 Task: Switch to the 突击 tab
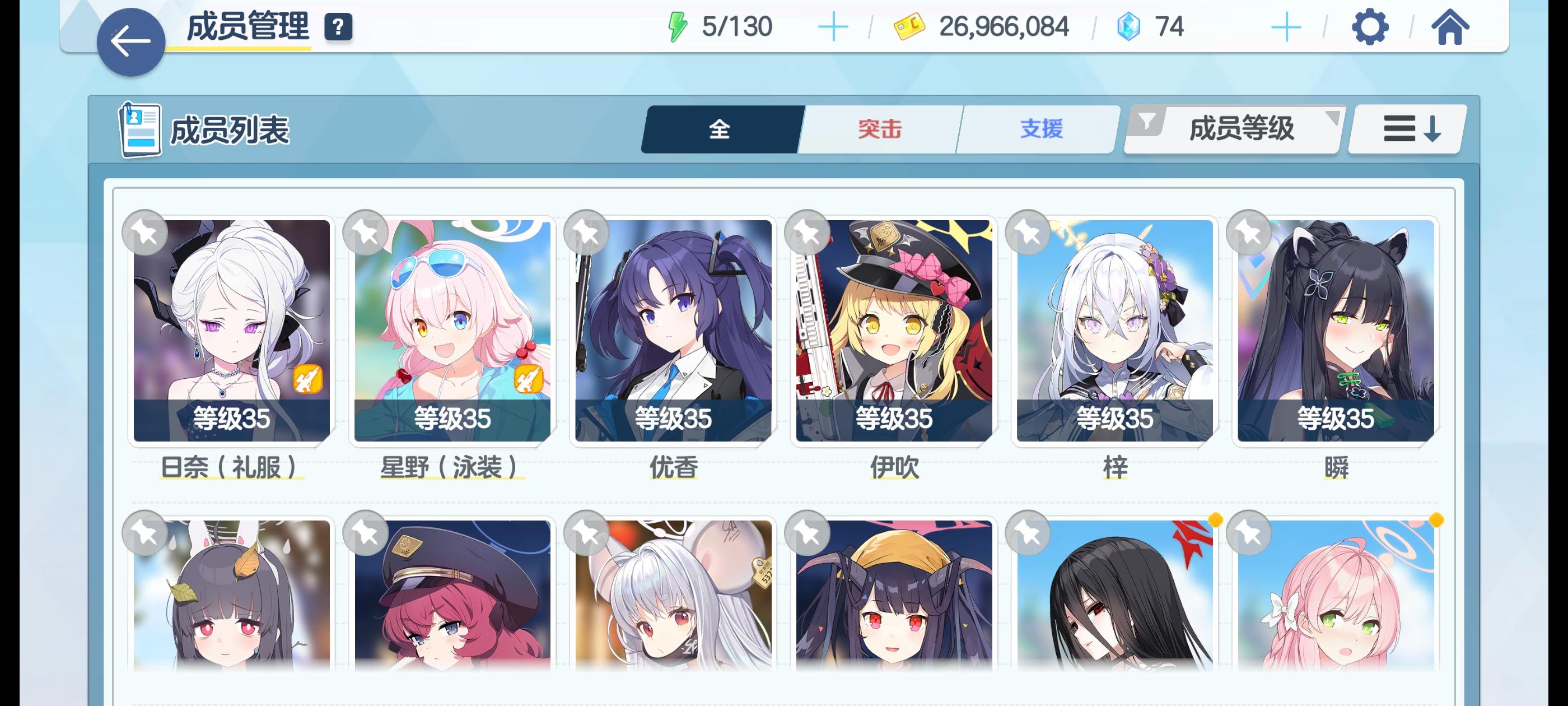(879, 128)
